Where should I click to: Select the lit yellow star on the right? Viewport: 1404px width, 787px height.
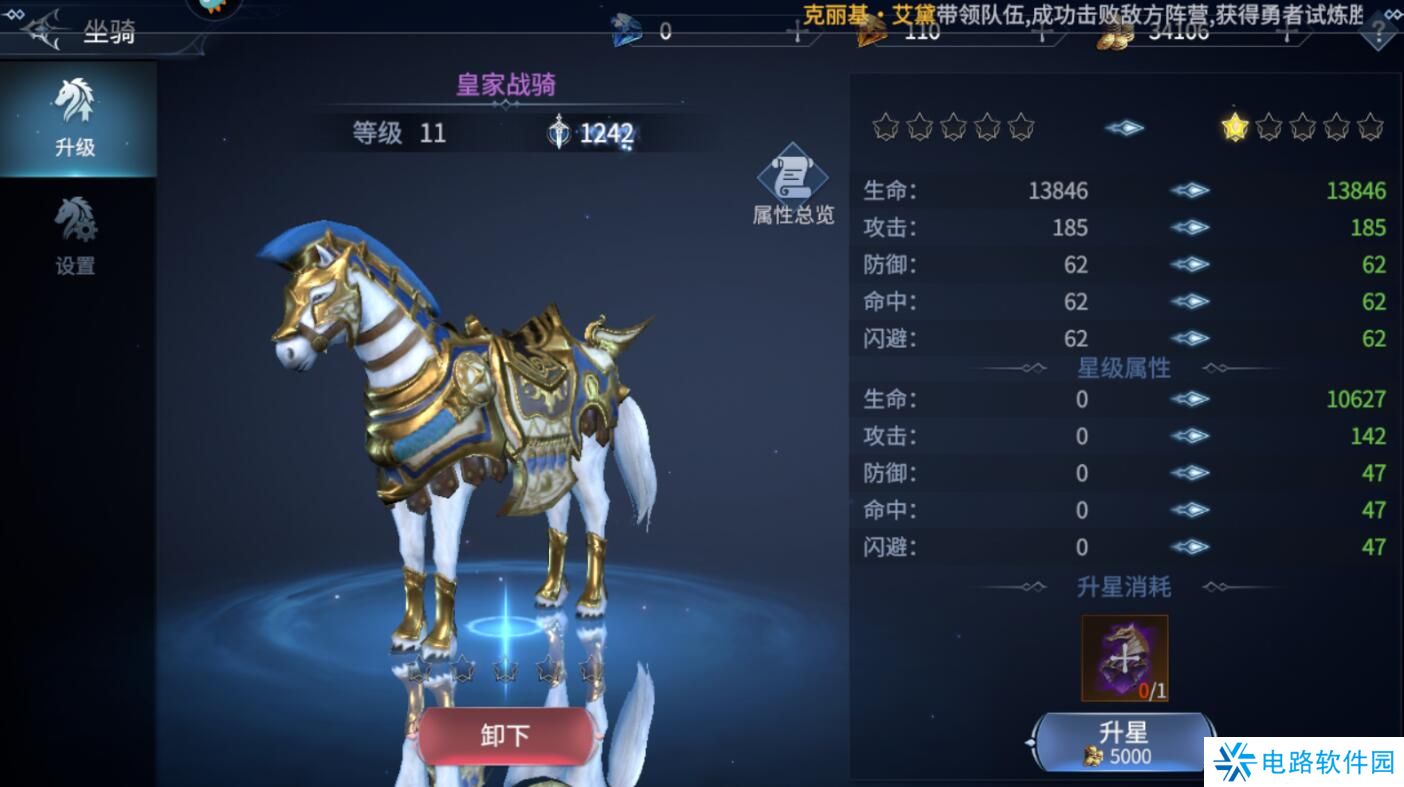click(x=1234, y=128)
